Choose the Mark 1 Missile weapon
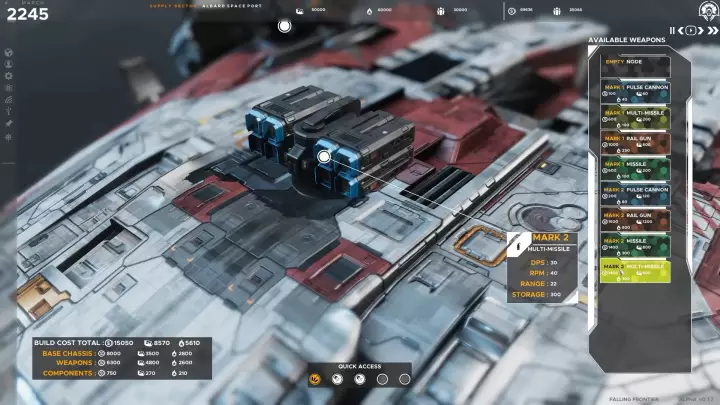Image resolution: width=720 pixels, height=405 pixels. tap(635, 169)
